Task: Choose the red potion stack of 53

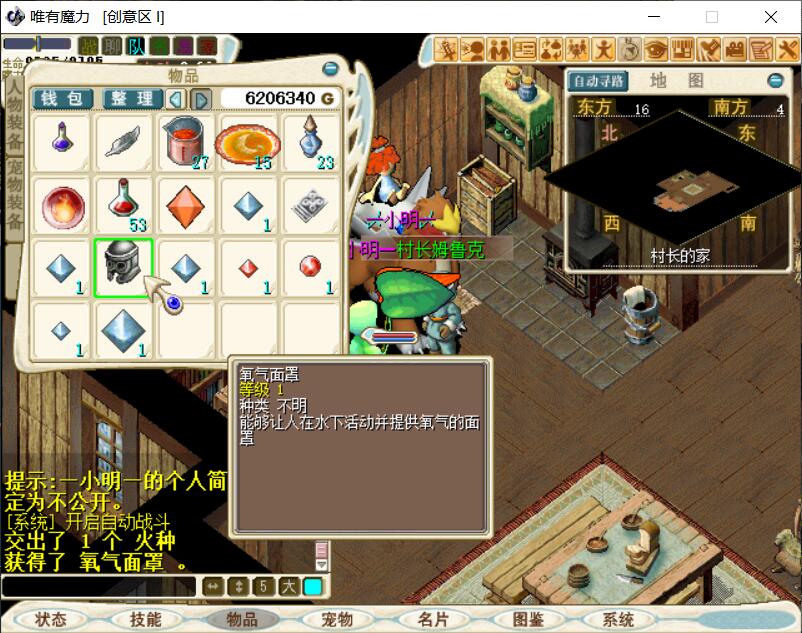Action: (x=123, y=205)
